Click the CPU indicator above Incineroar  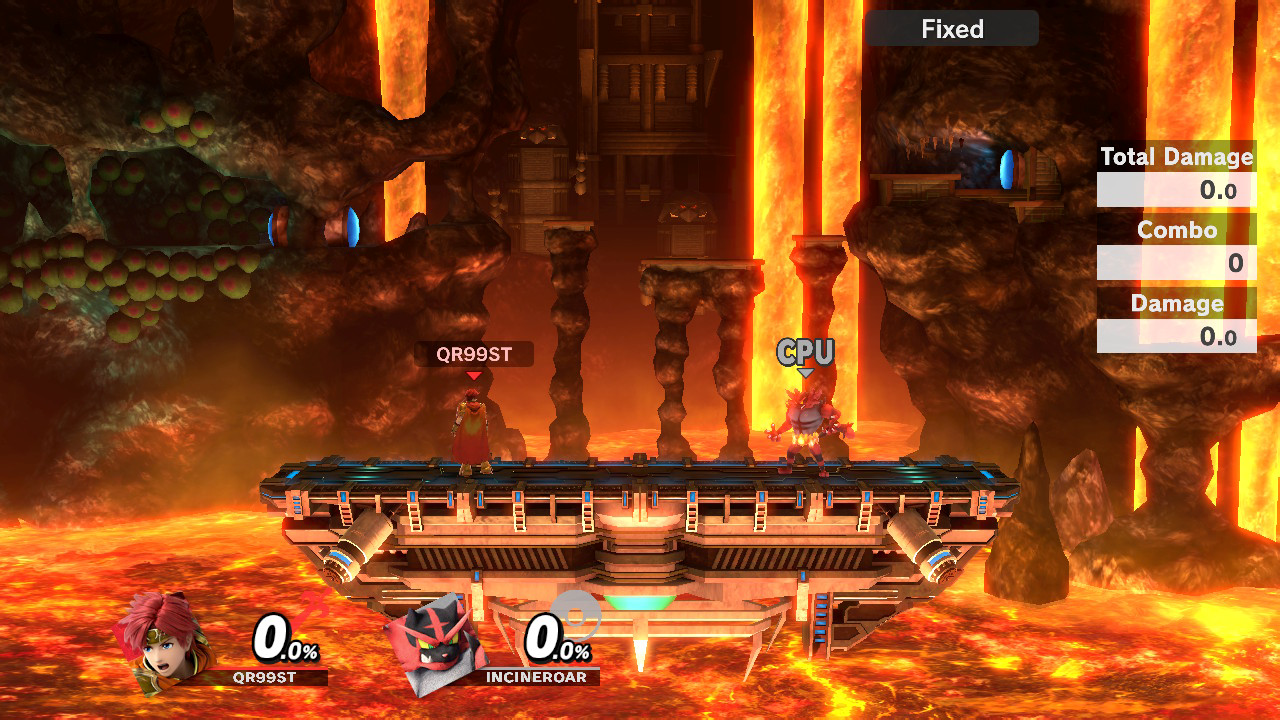pyautogui.click(x=805, y=352)
